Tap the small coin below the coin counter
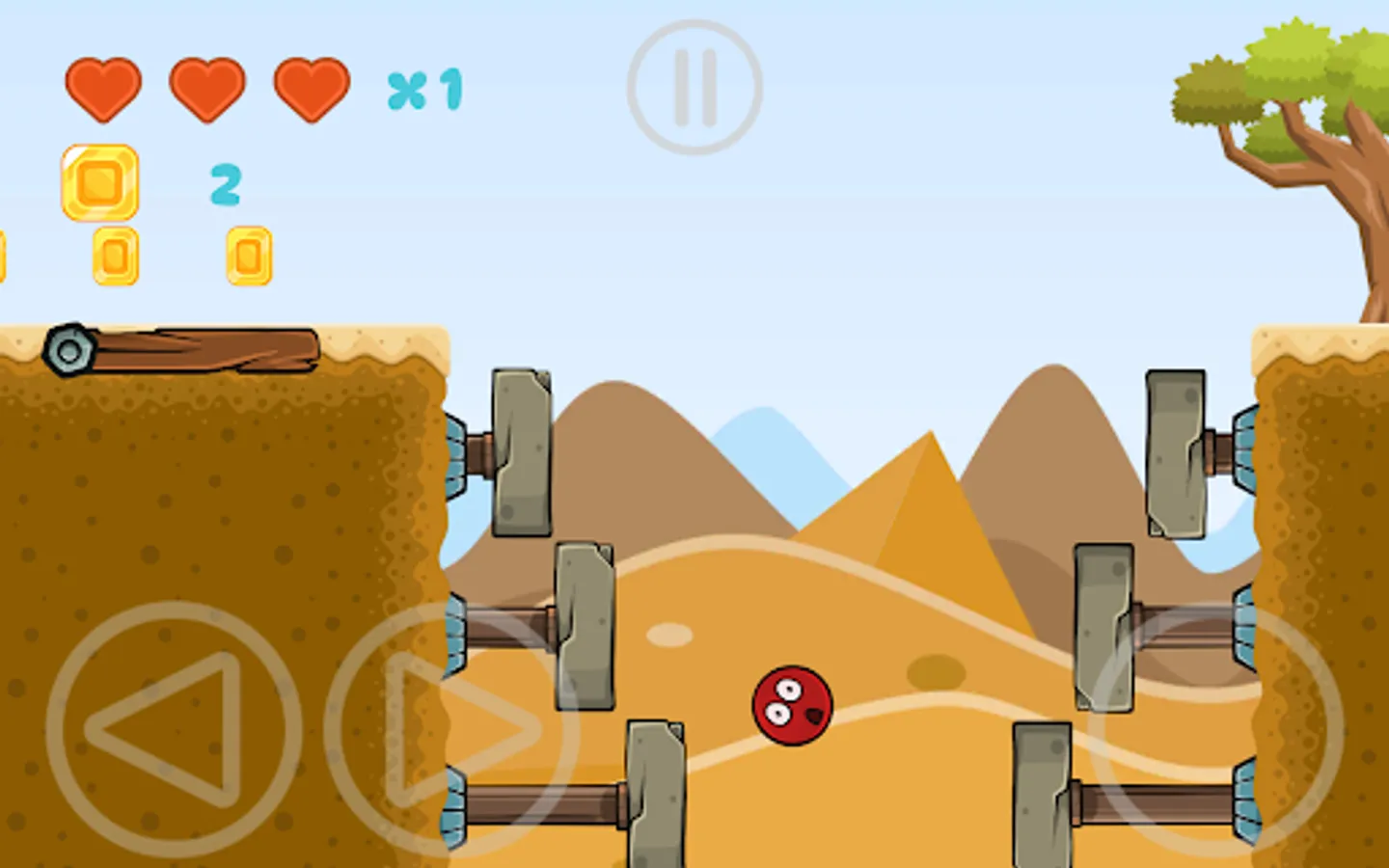This screenshot has width=1389, height=868. coord(113,256)
